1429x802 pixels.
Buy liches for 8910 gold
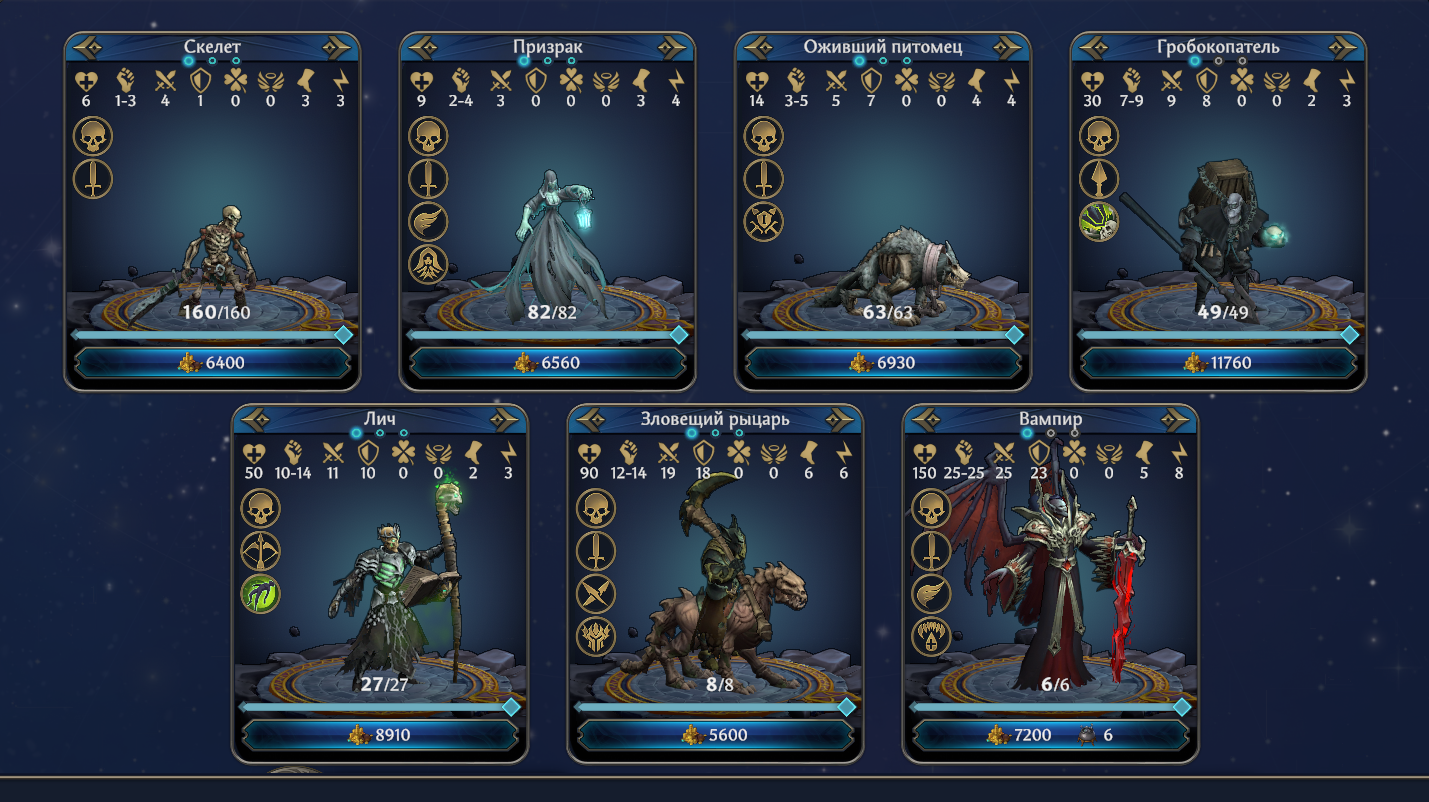[380, 734]
